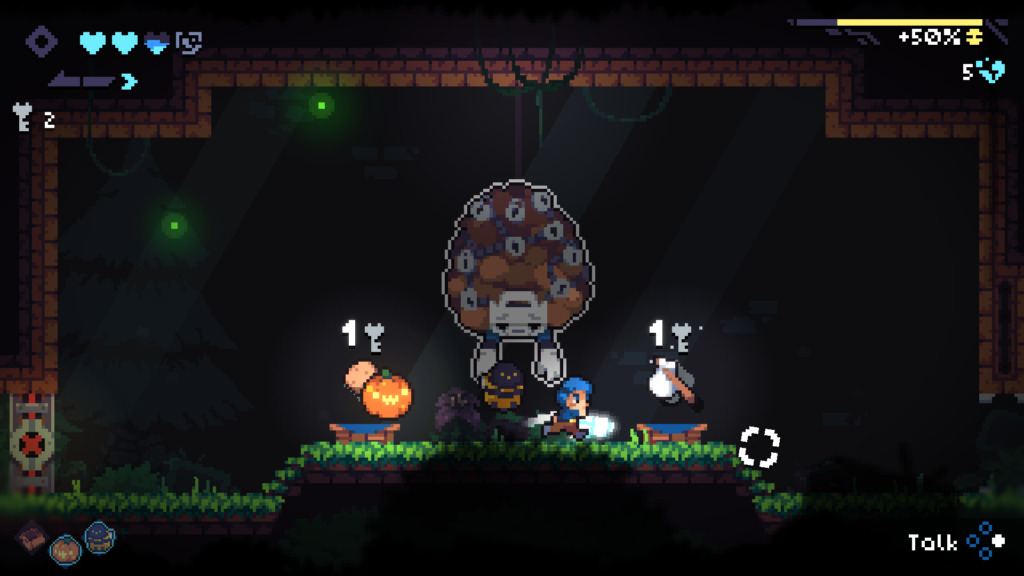Click the diamond-shaped slot beside the hearts
Screen dimensions: 1024x576
[42, 42]
